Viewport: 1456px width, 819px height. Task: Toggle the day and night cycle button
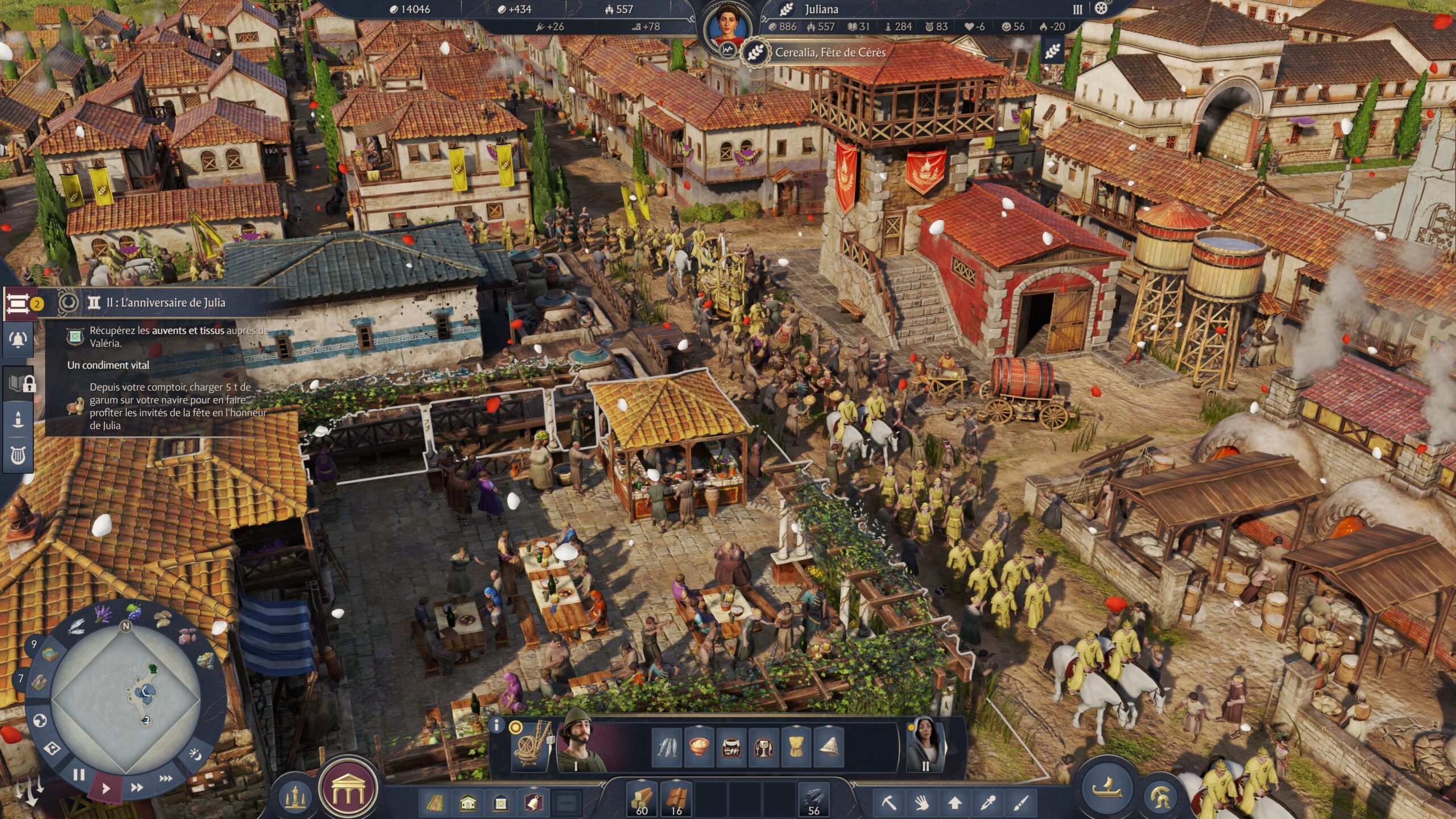[195, 754]
